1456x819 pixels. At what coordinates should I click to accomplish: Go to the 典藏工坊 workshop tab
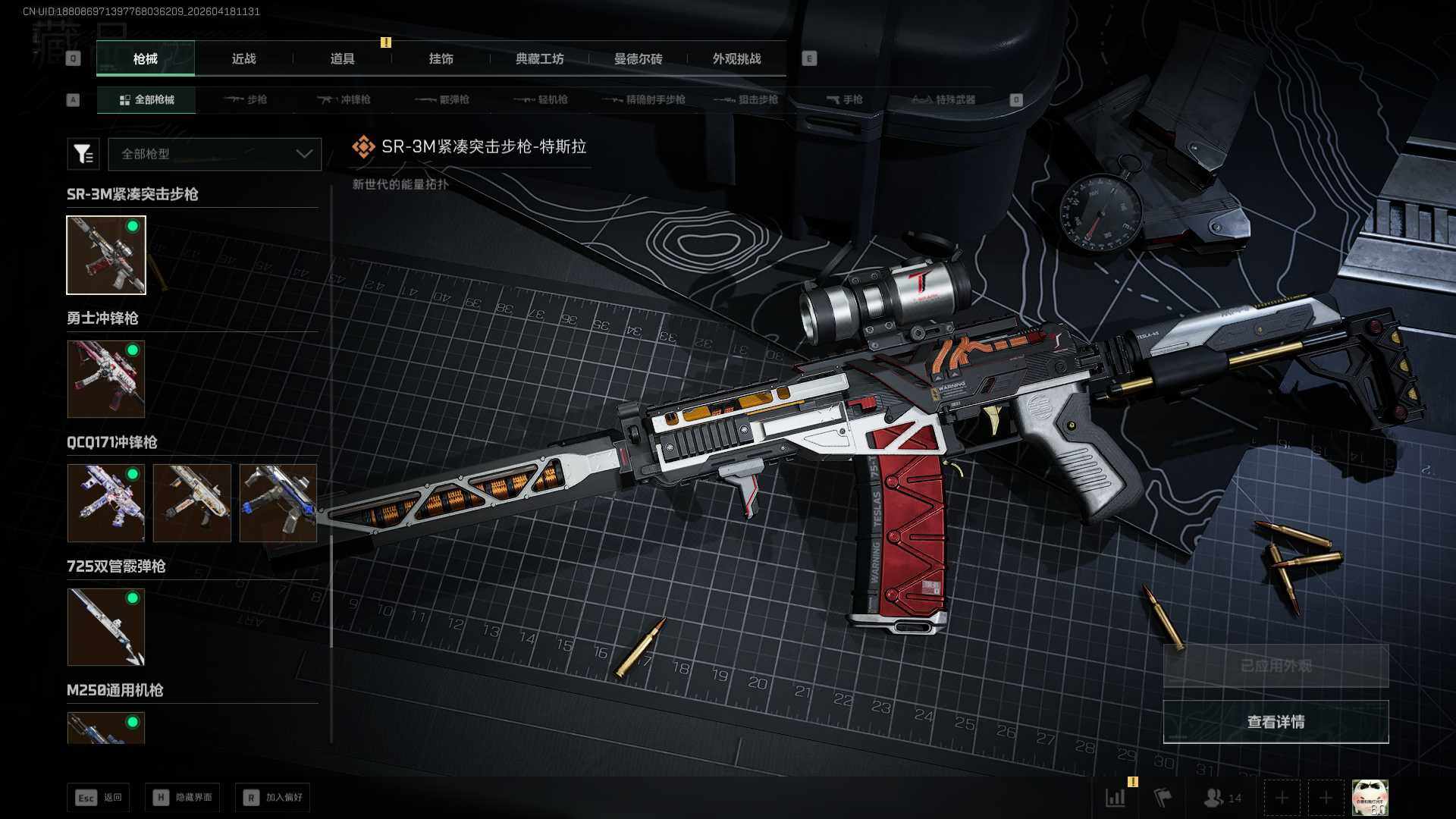pyautogui.click(x=539, y=58)
